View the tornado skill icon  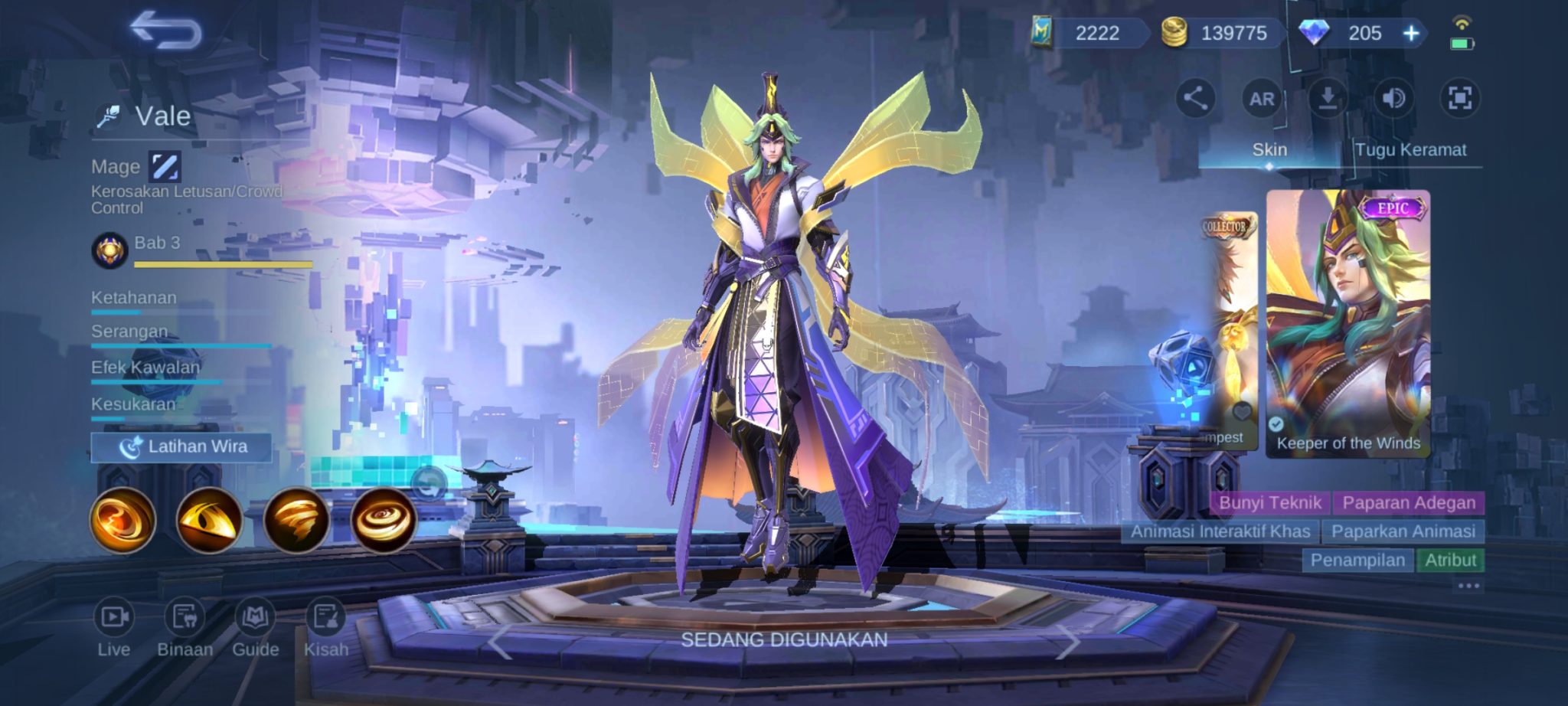coord(296,520)
